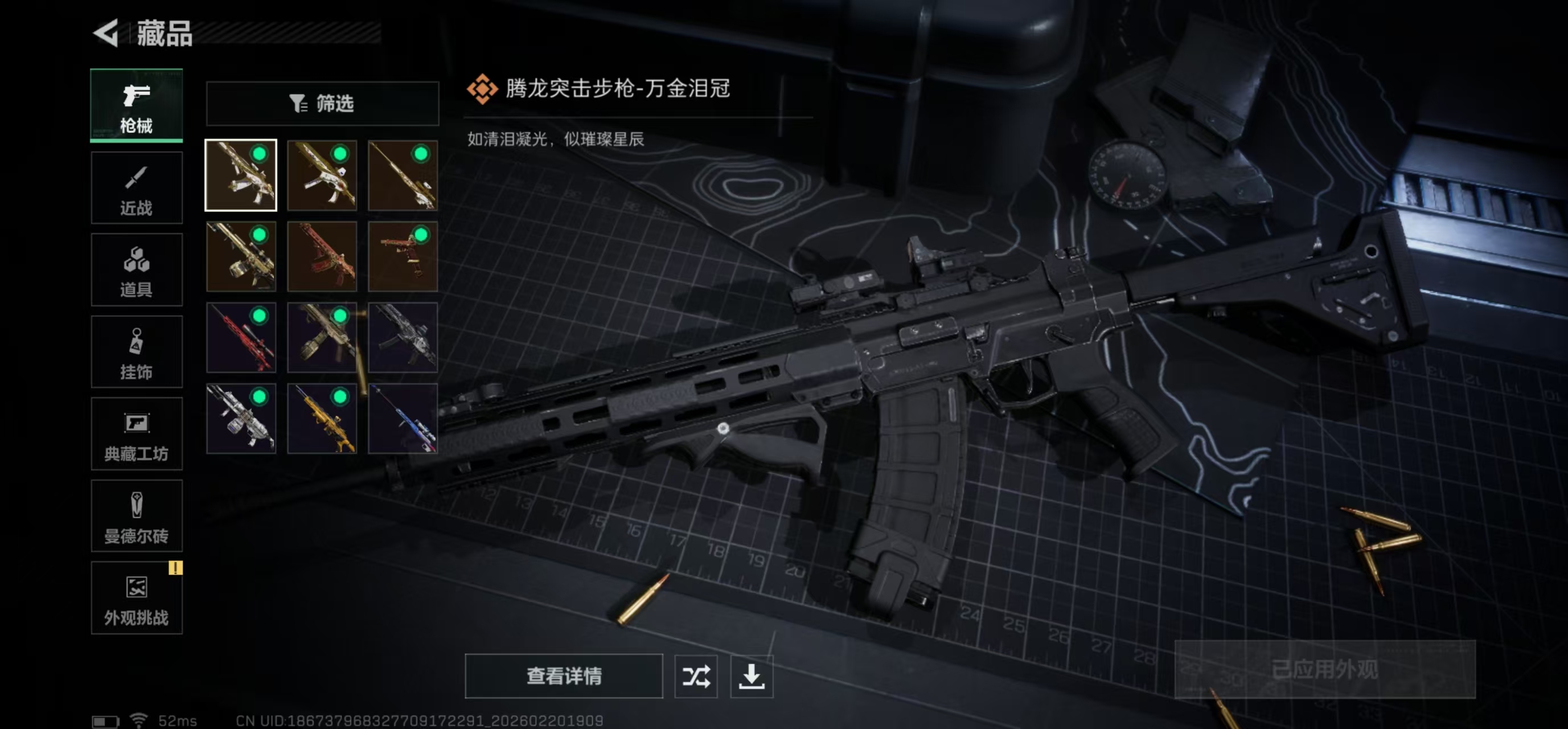1568x729 pixels.
Task: Click the shuffle appearance icon
Action: click(696, 675)
